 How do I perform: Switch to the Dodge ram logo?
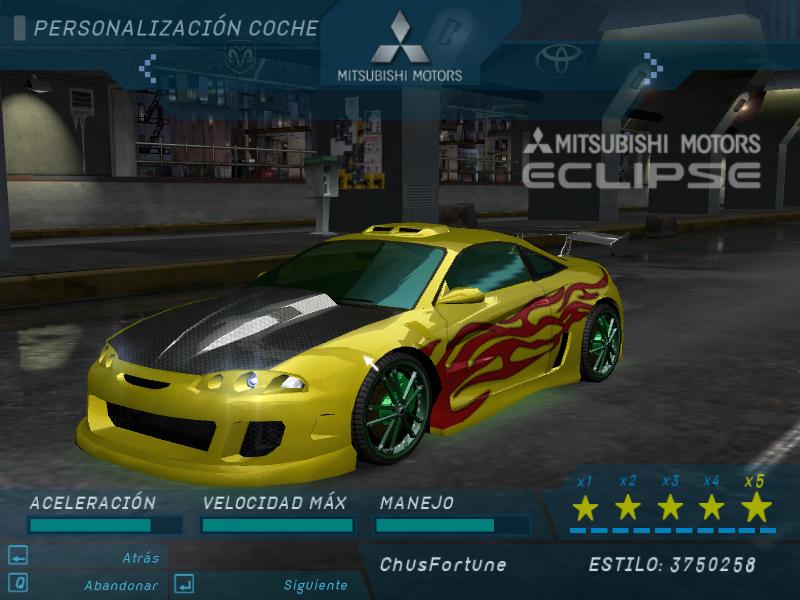(240, 58)
